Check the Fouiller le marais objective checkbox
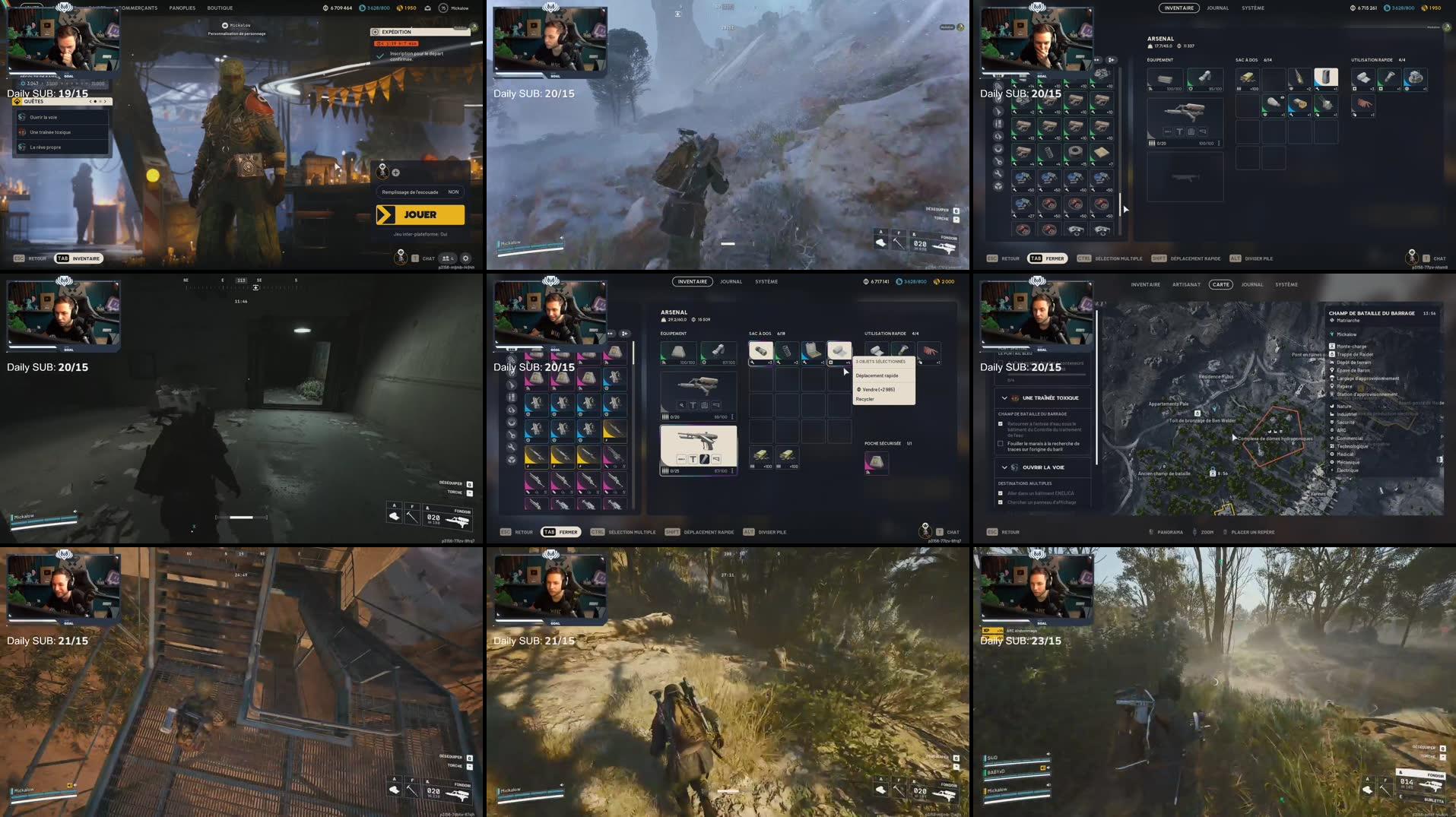The height and width of the screenshot is (817, 1456). point(1001,444)
